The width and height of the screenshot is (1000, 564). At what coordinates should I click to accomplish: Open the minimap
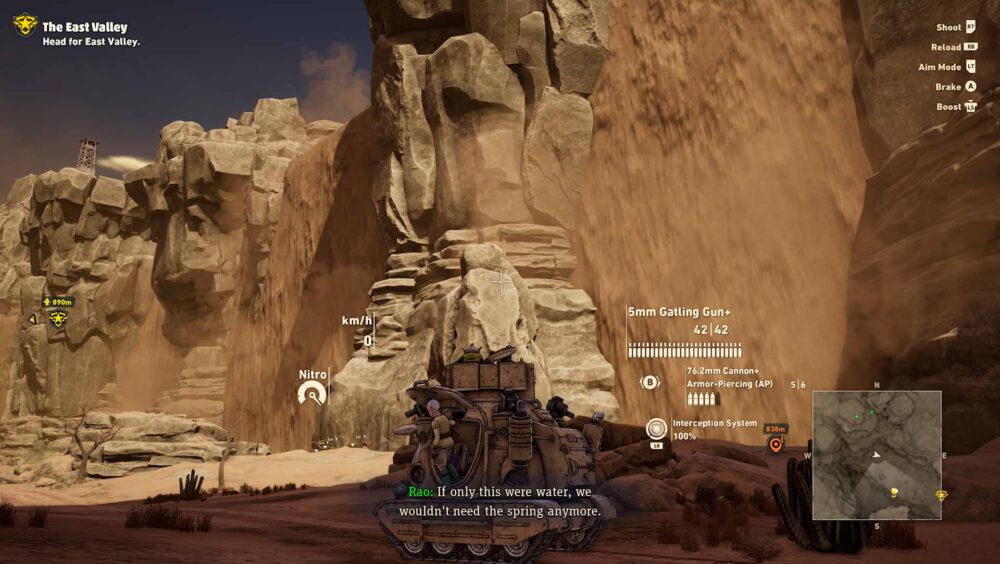876,455
